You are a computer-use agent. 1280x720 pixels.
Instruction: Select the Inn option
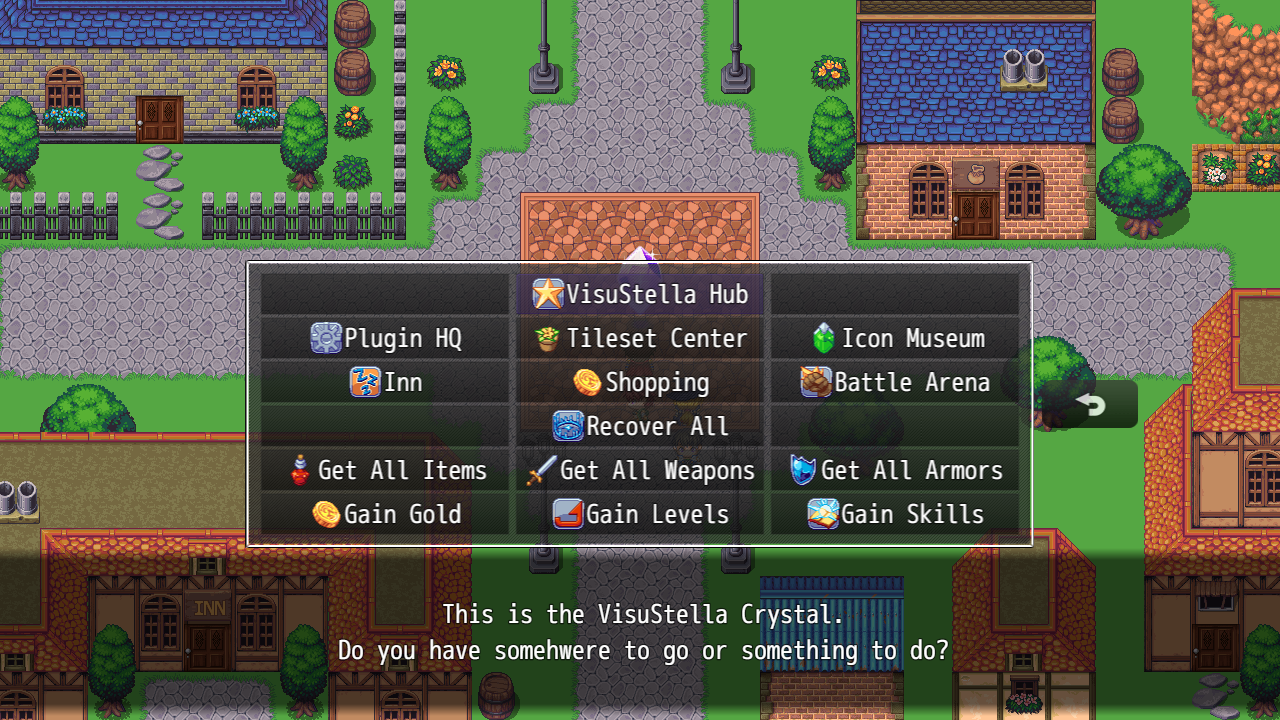pyautogui.click(x=386, y=382)
